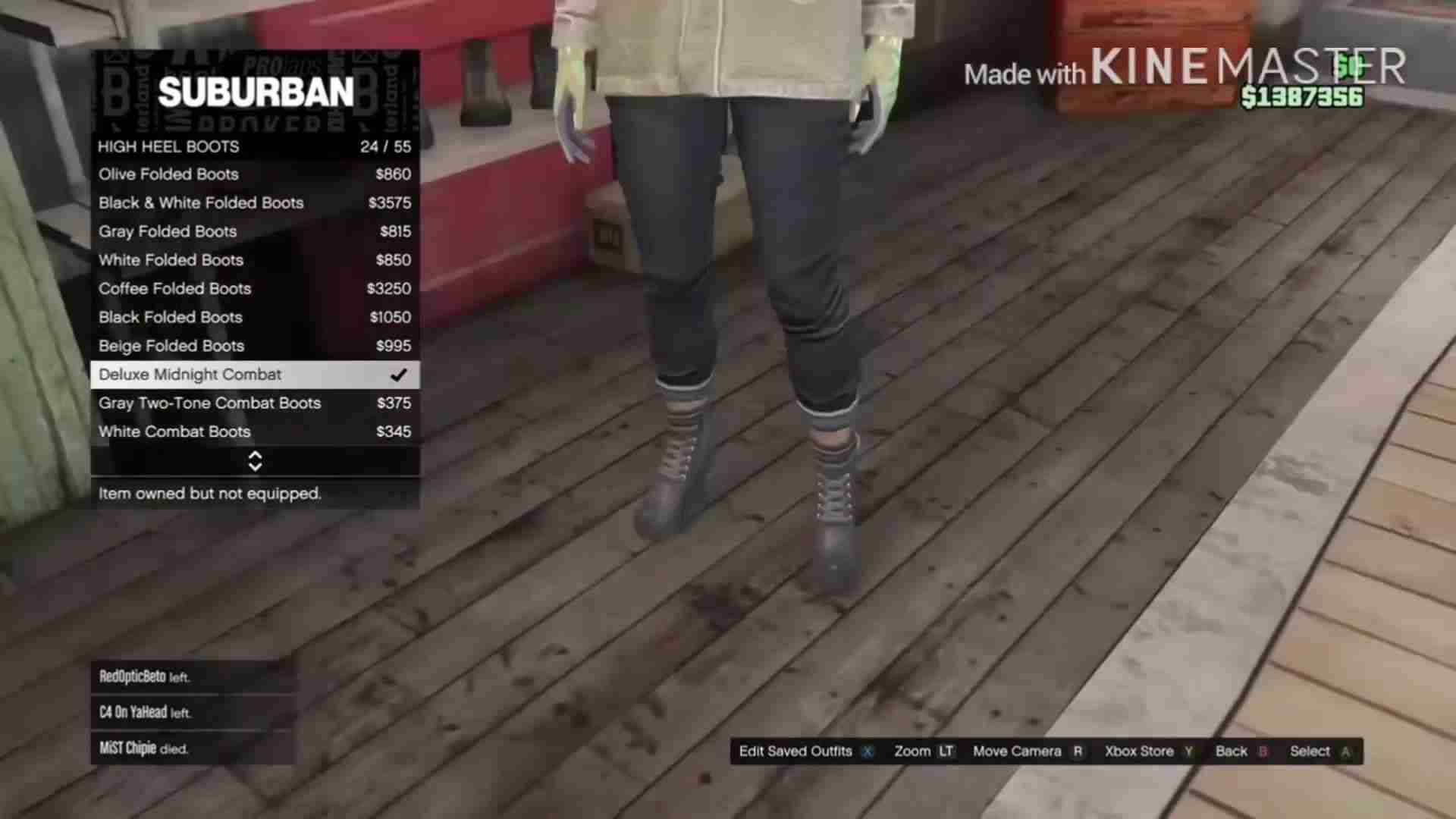Click the LT prompt next to Zoom

click(x=946, y=751)
